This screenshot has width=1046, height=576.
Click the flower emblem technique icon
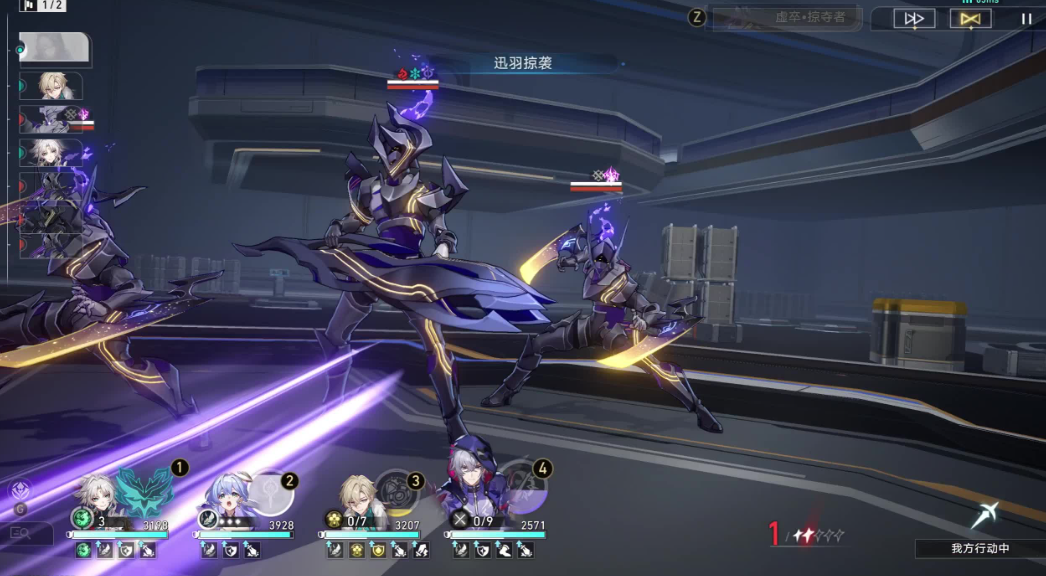click(19, 489)
